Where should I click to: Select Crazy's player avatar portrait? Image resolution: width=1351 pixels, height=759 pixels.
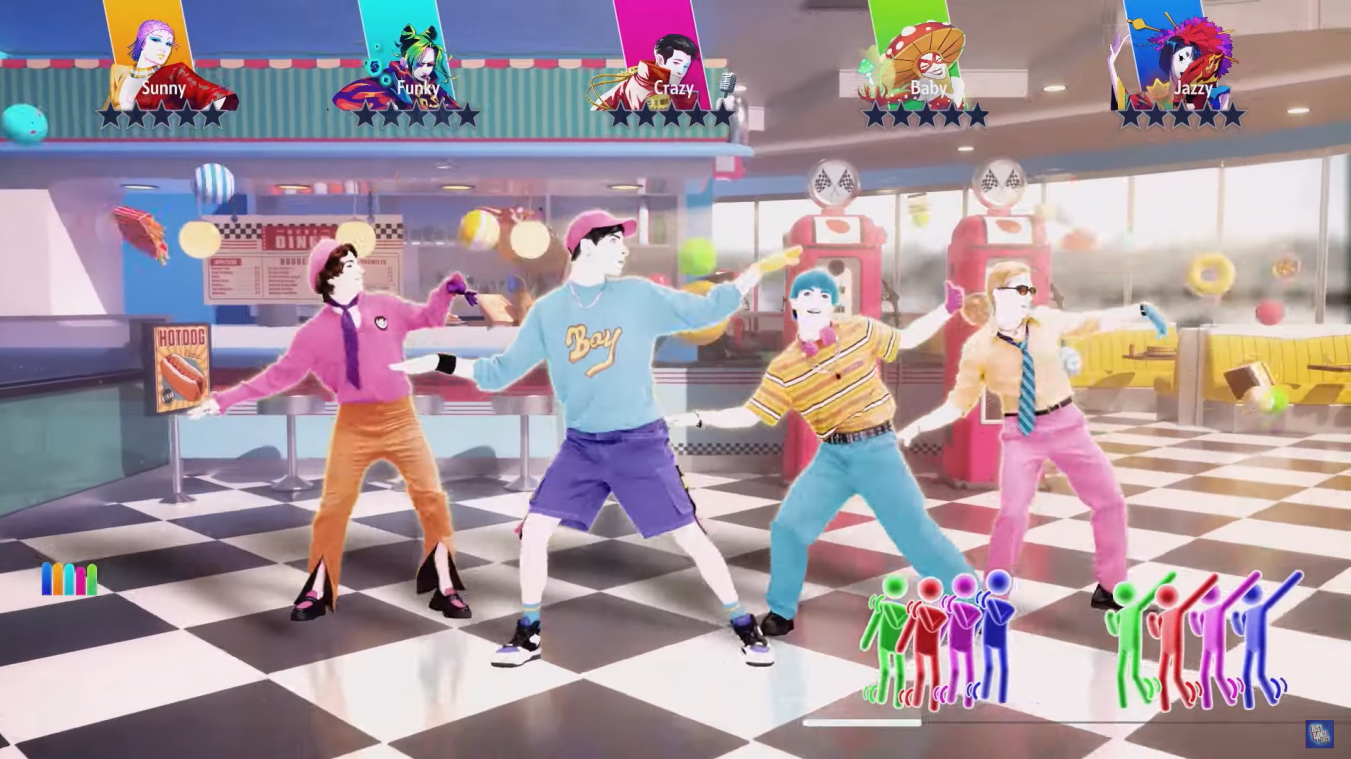point(672,60)
